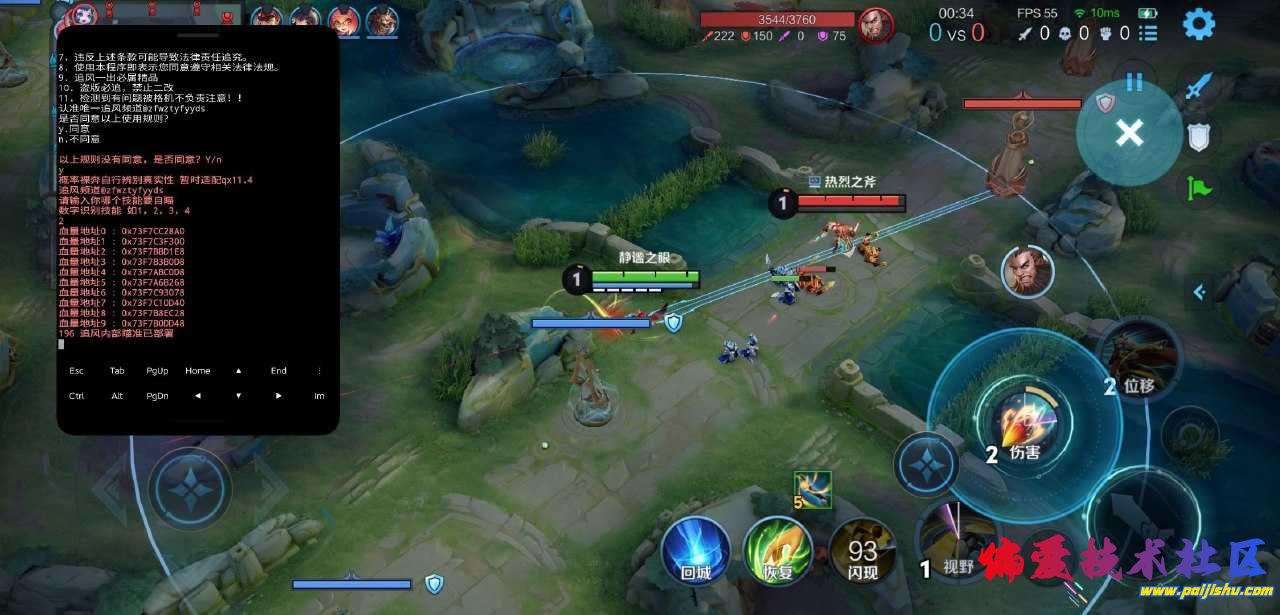The width and height of the screenshot is (1280, 615).
Task: Tap the pause bars icon
Action: 1134,82
